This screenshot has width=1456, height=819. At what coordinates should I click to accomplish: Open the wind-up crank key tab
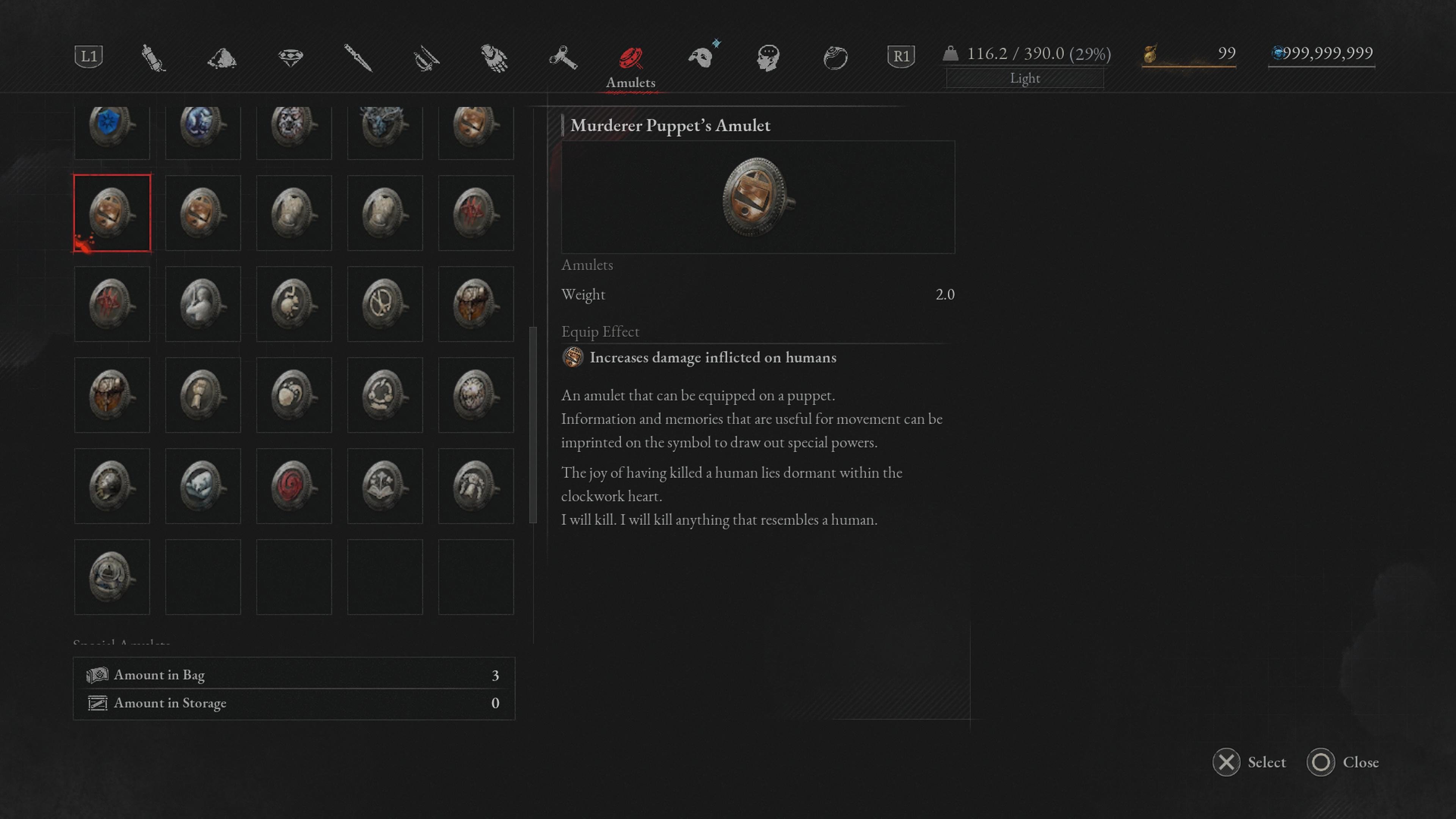click(x=563, y=58)
